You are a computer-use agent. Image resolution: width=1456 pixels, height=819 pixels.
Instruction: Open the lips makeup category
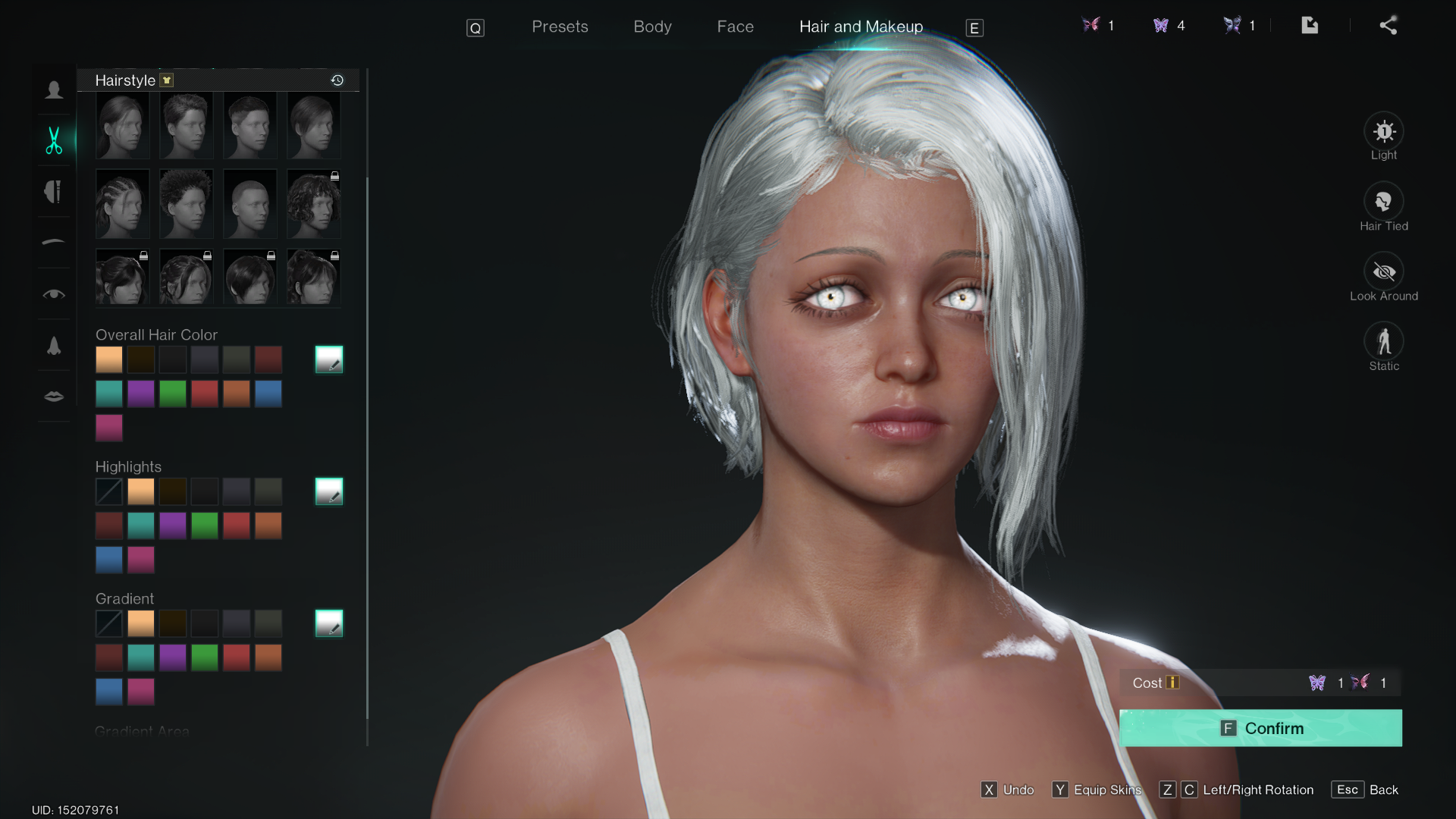pyautogui.click(x=54, y=397)
